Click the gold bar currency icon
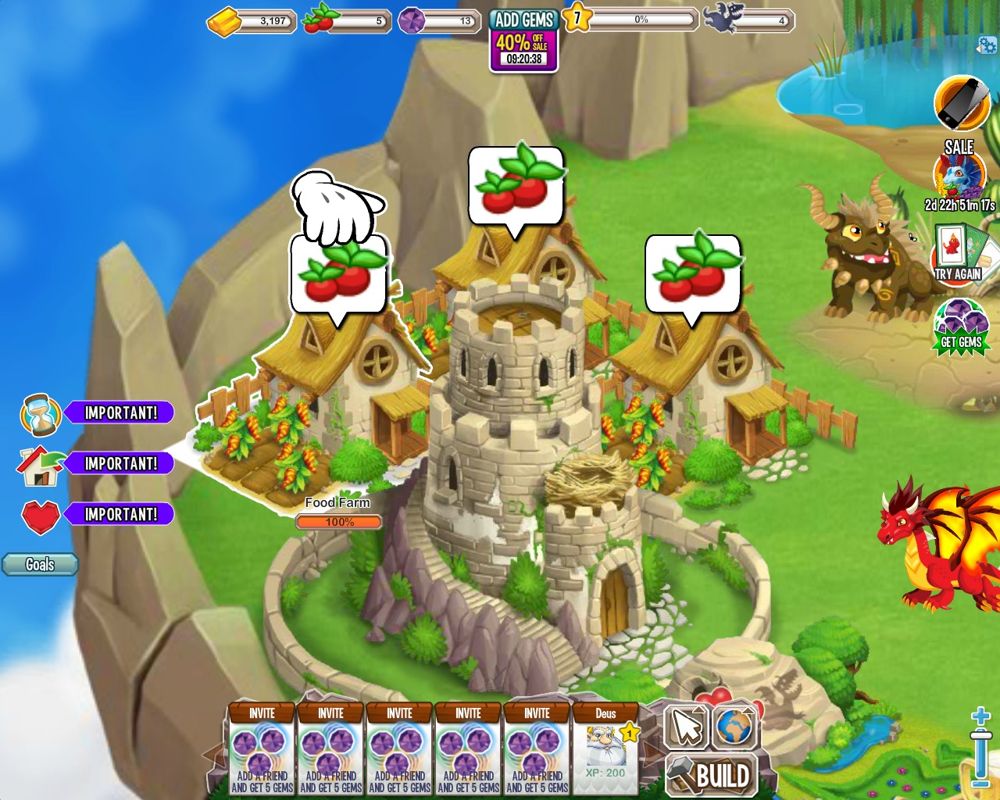Viewport: 1000px width, 800px height. [x=224, y=20]
